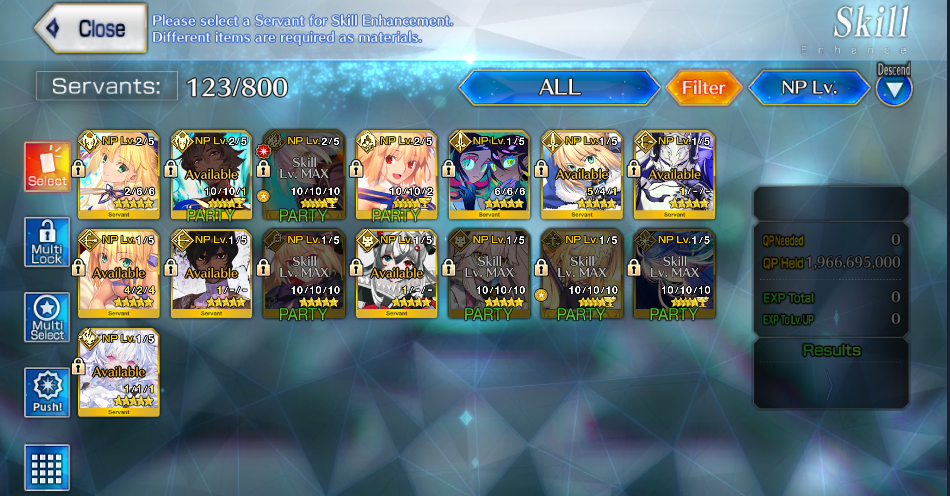
Task: Pick the Servant with skills 10/10/2
Action: coord(396,174)
